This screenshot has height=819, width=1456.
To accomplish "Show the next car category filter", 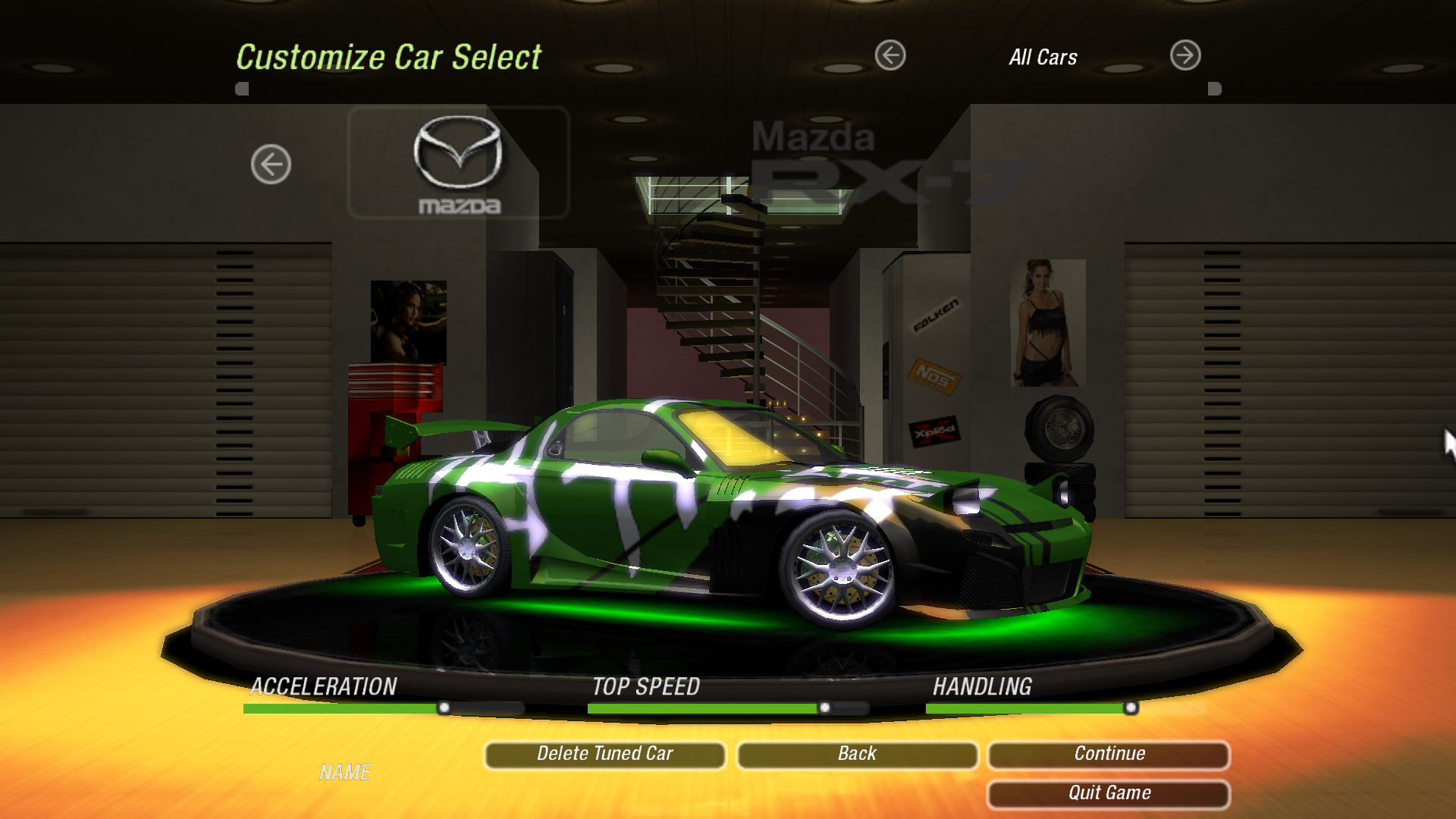I will (x=1185, y=55).
